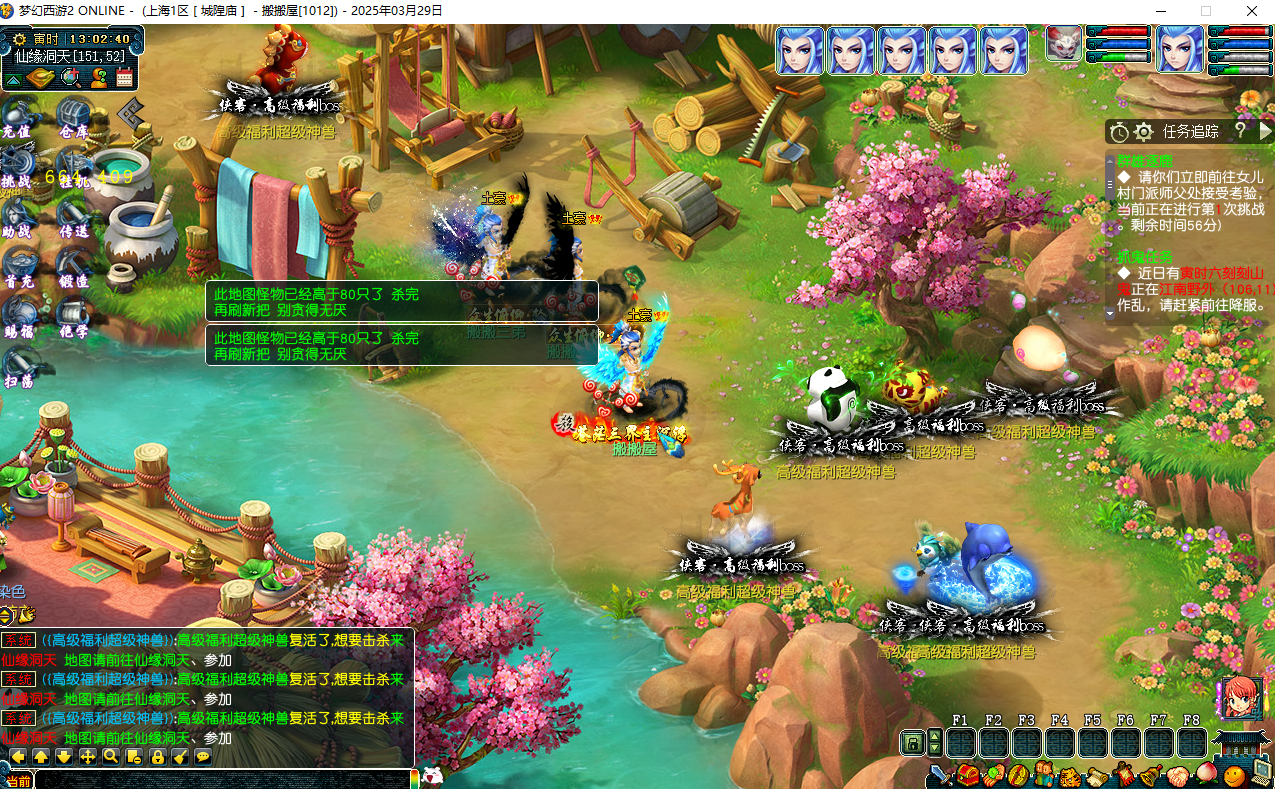Open the calendar icon under the clock

[123, 78]
